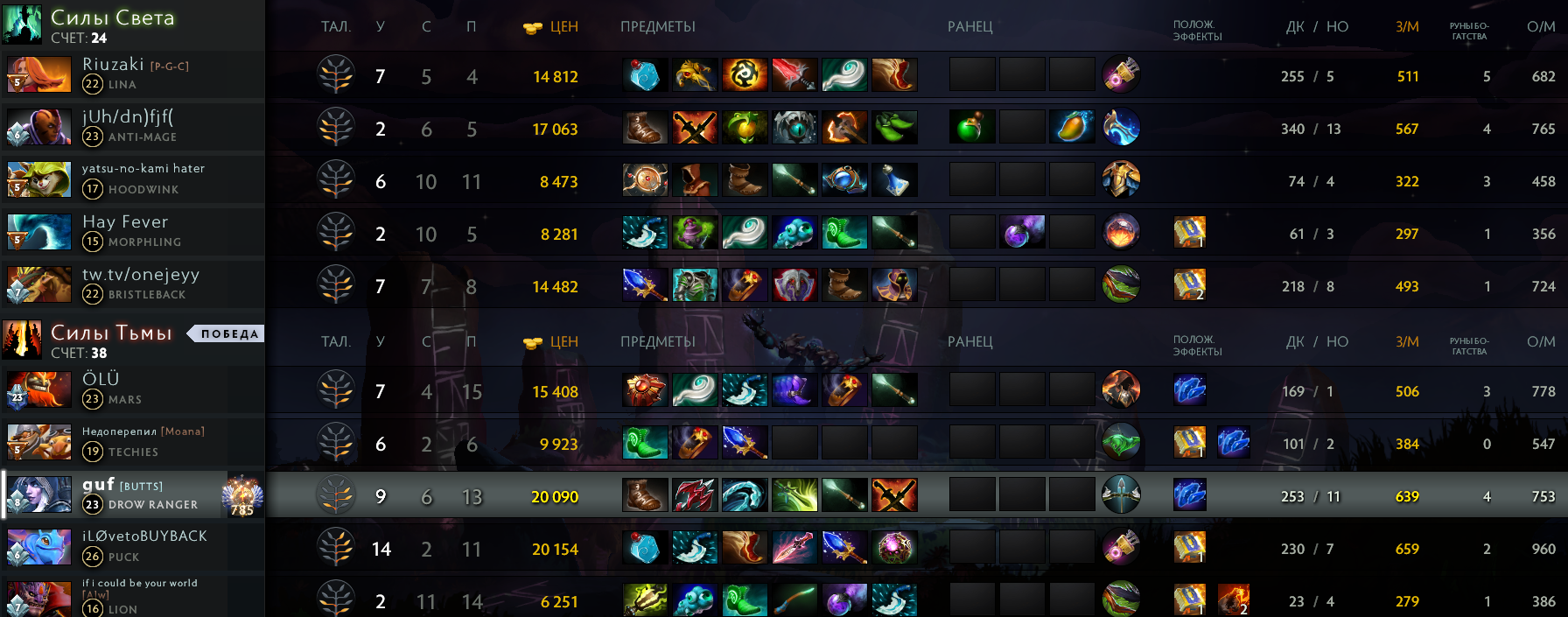
Task: Click the 785 badge beside Drow Ranger
Action: 242,496
